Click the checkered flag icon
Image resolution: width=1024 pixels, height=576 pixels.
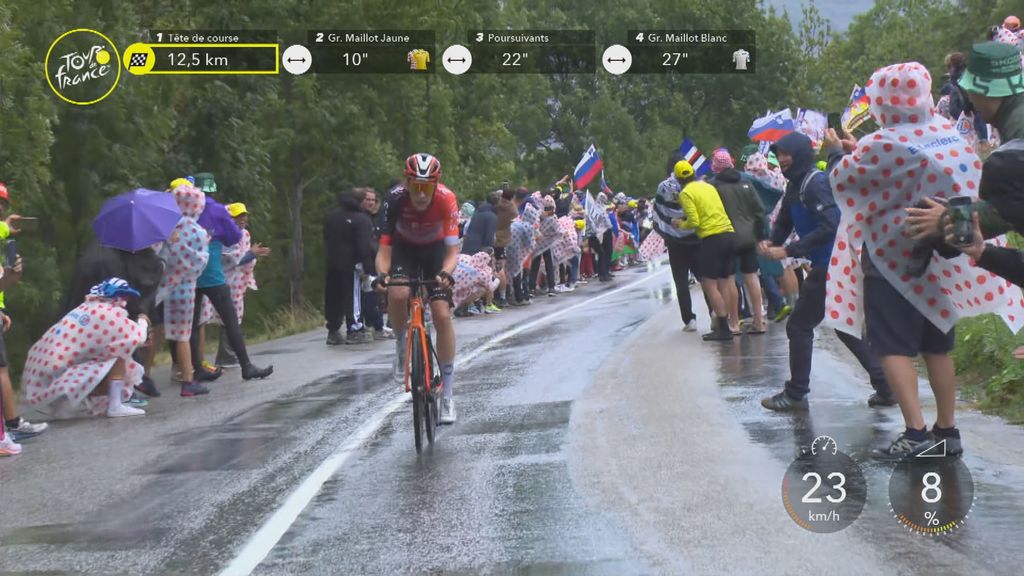pos(139,59)
